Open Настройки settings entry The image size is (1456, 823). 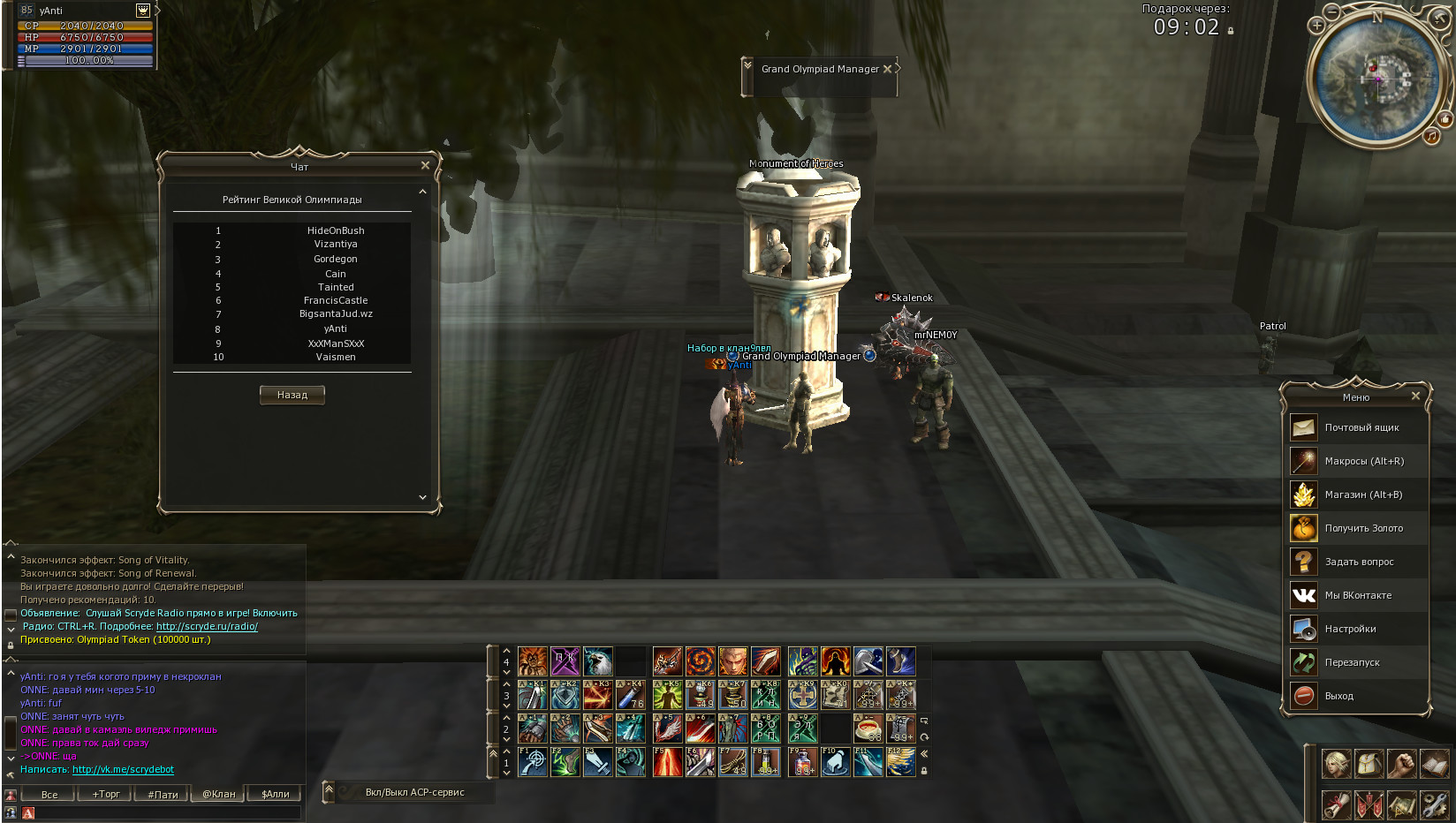(x=1350, y=629)
